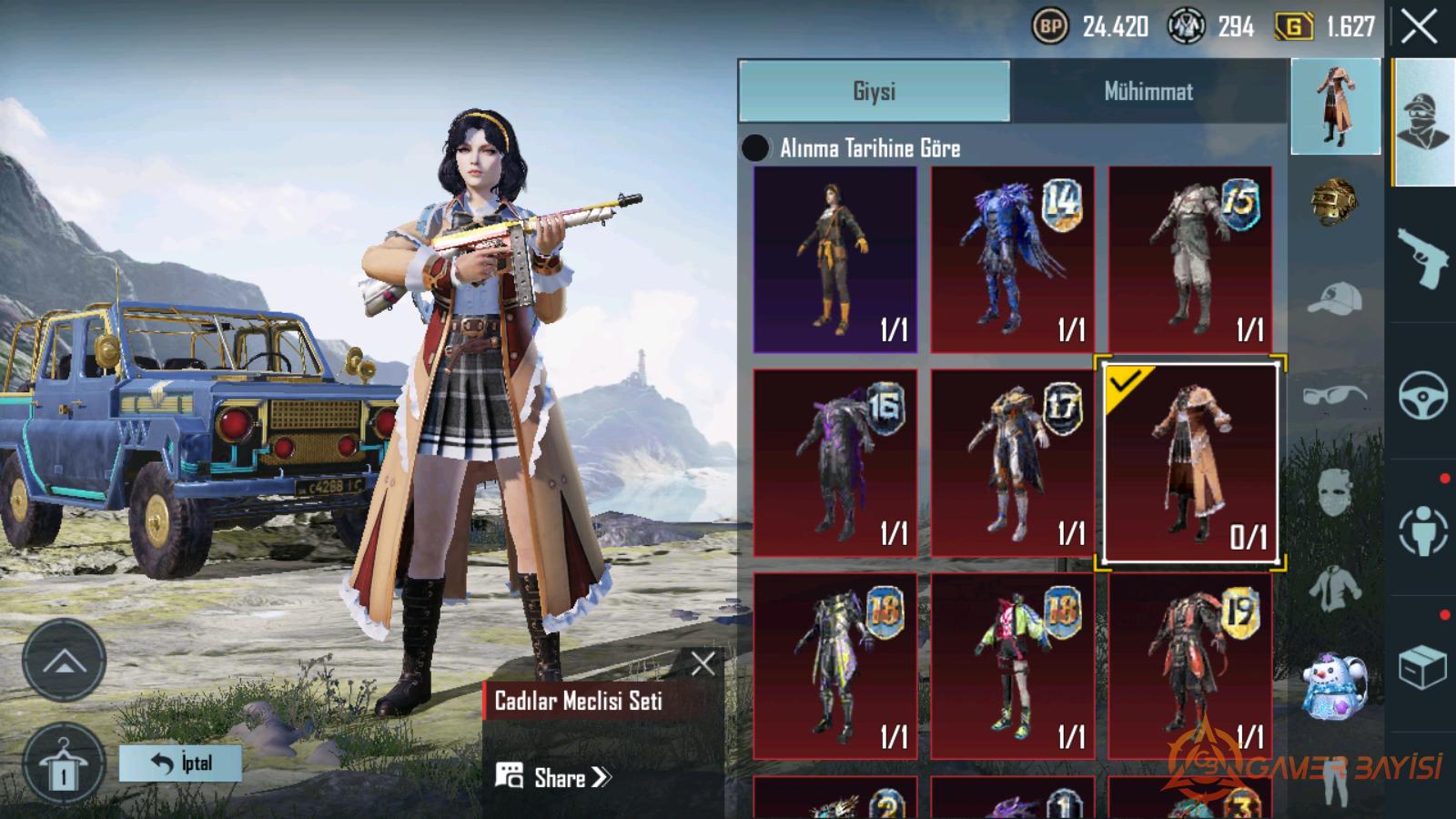Image resolution: width=1456 pixels, height=819 pixels.
Task: Switch to the pistol weapon skins section
Action: [x=1422, y=258]
